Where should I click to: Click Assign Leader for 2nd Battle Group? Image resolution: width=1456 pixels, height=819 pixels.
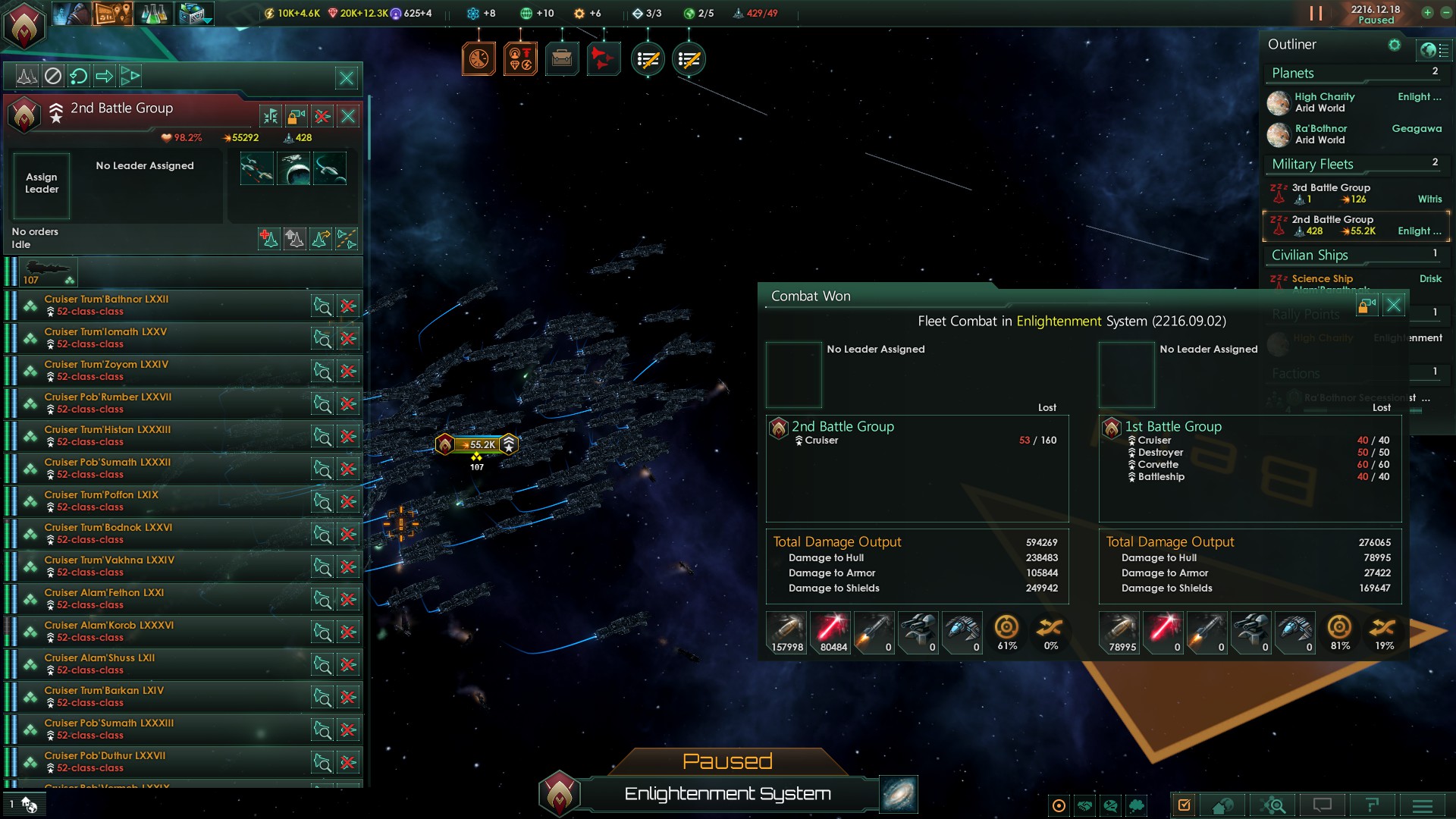click(42, 184)
